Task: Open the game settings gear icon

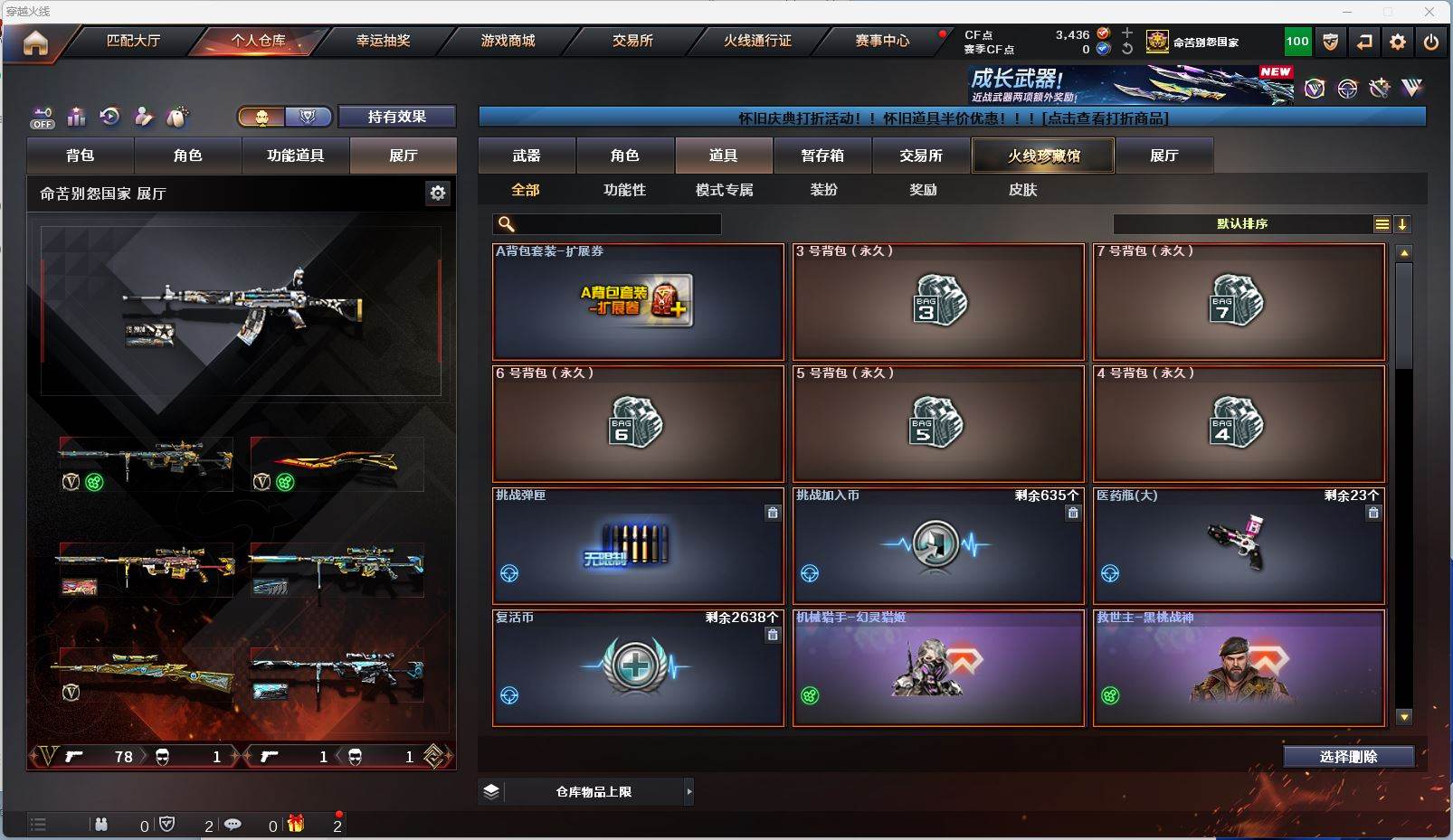Action: click(1398, 42)
